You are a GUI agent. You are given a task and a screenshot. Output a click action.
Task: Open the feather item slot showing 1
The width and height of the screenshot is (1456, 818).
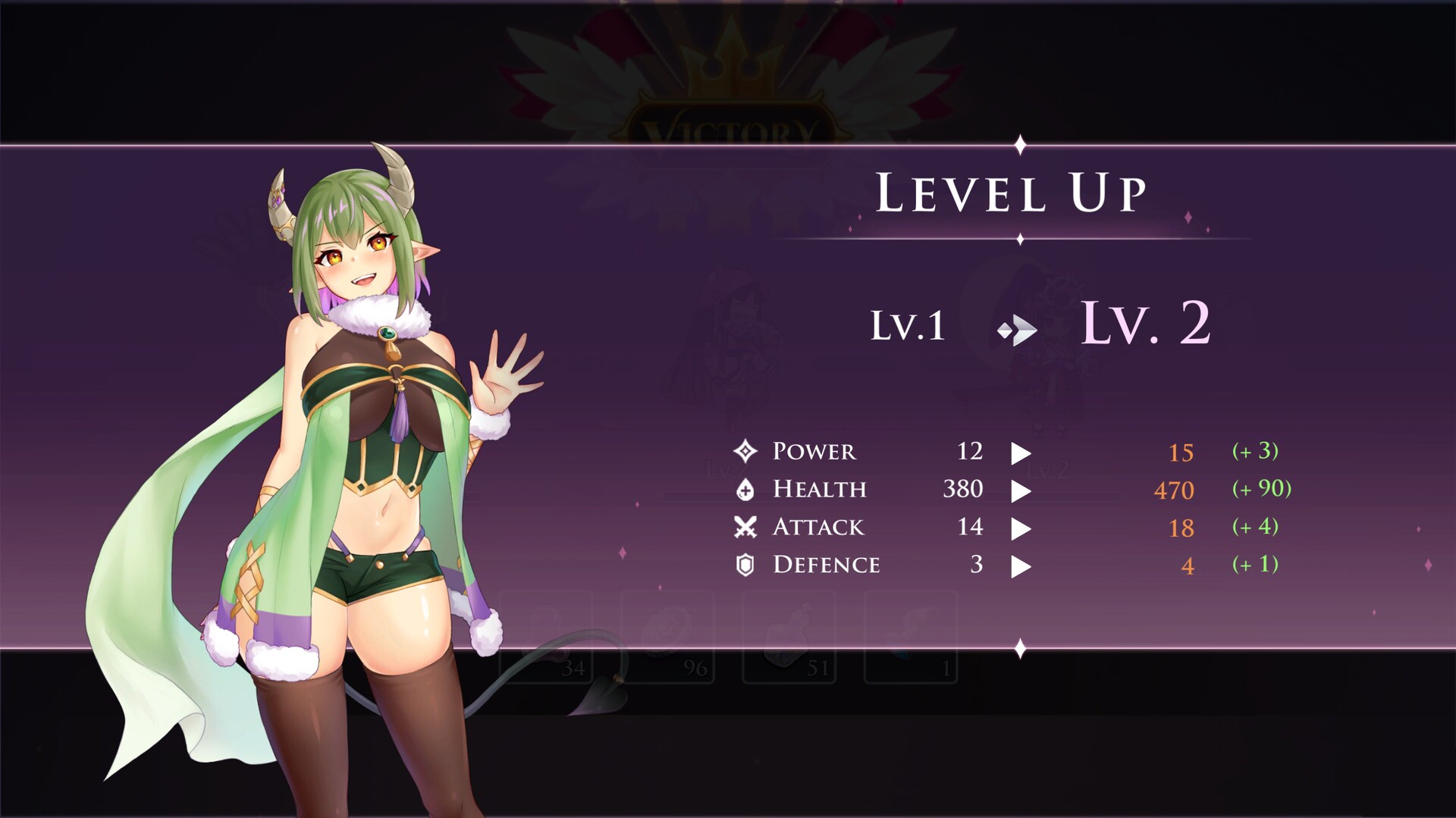(x=910, y=637)
